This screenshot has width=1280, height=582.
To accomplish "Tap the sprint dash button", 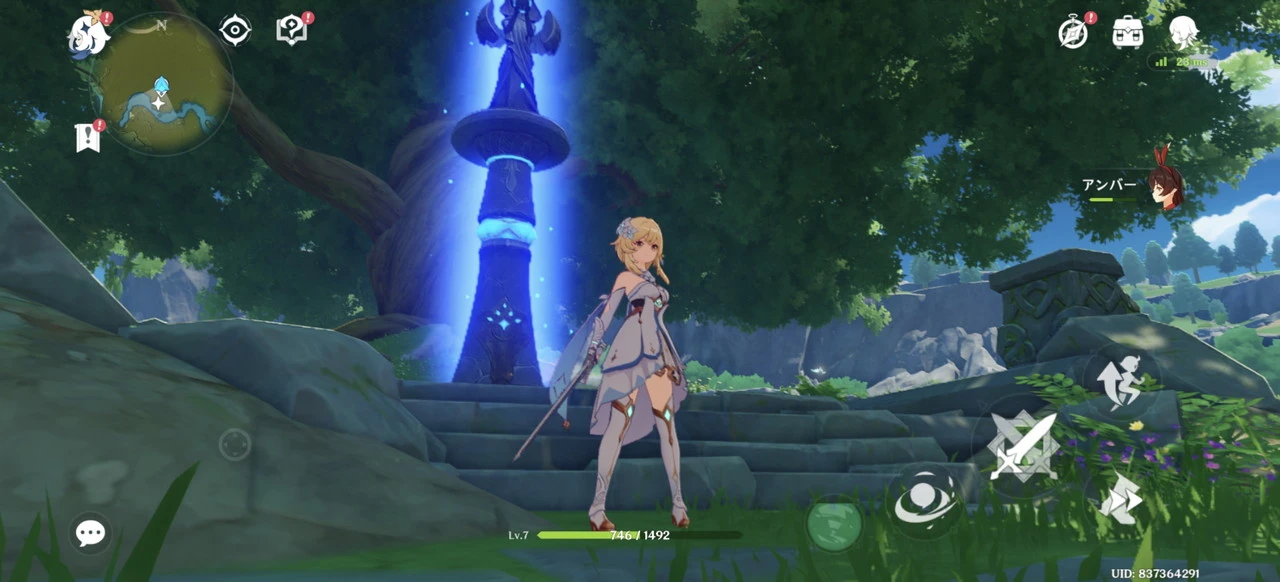I will [1120, 497].
